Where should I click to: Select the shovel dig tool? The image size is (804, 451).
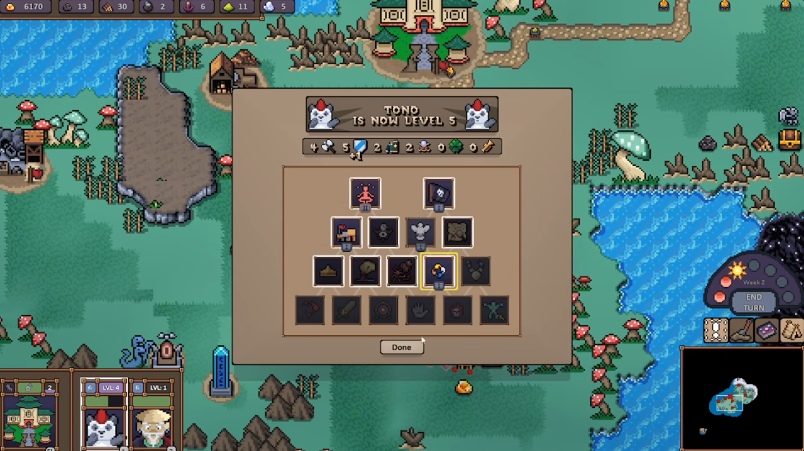tap(742, 330)
